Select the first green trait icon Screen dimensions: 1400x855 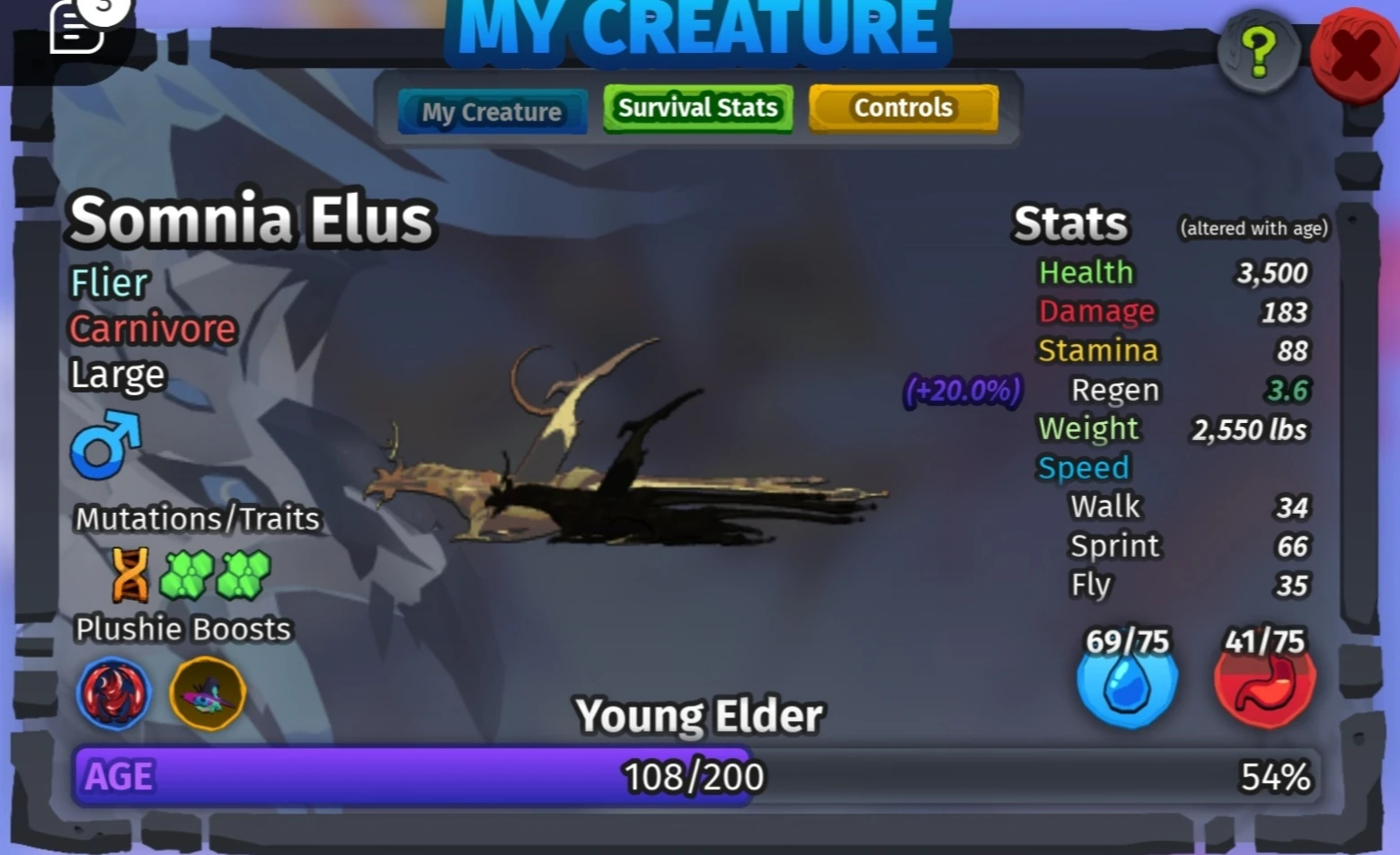(187, 575)
